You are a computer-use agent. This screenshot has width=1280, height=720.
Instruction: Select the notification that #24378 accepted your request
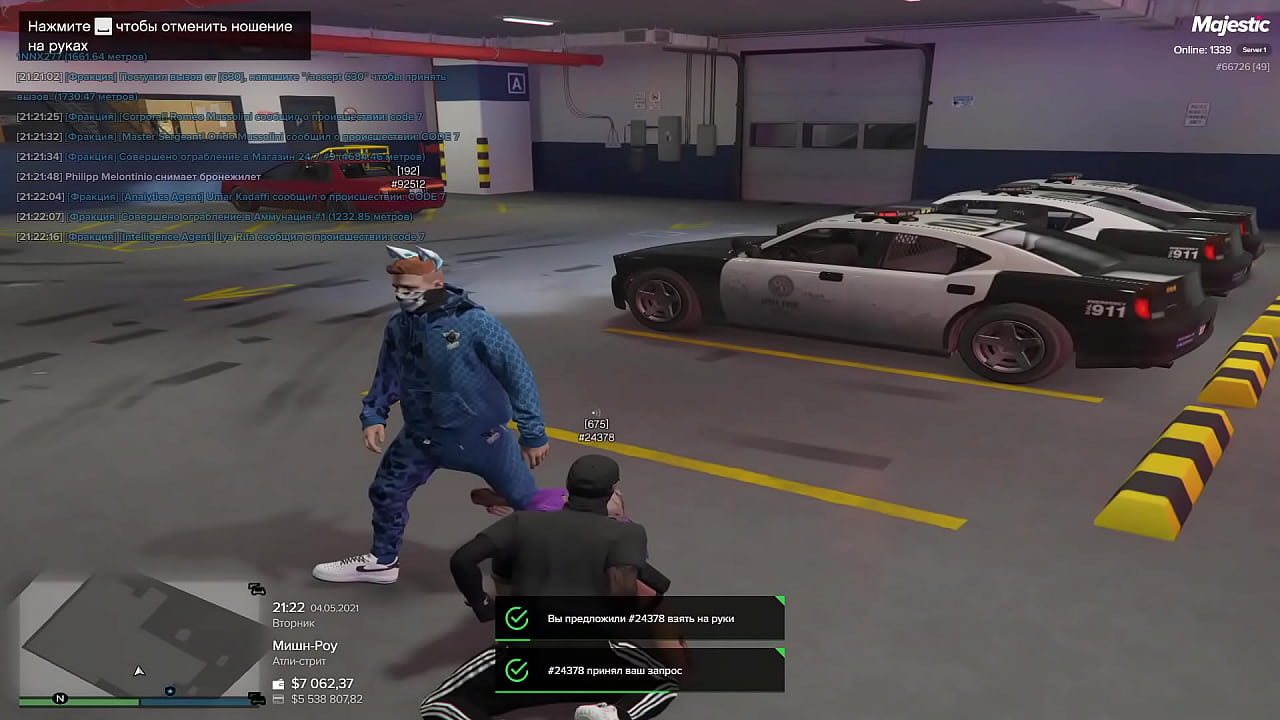point(639,670)
